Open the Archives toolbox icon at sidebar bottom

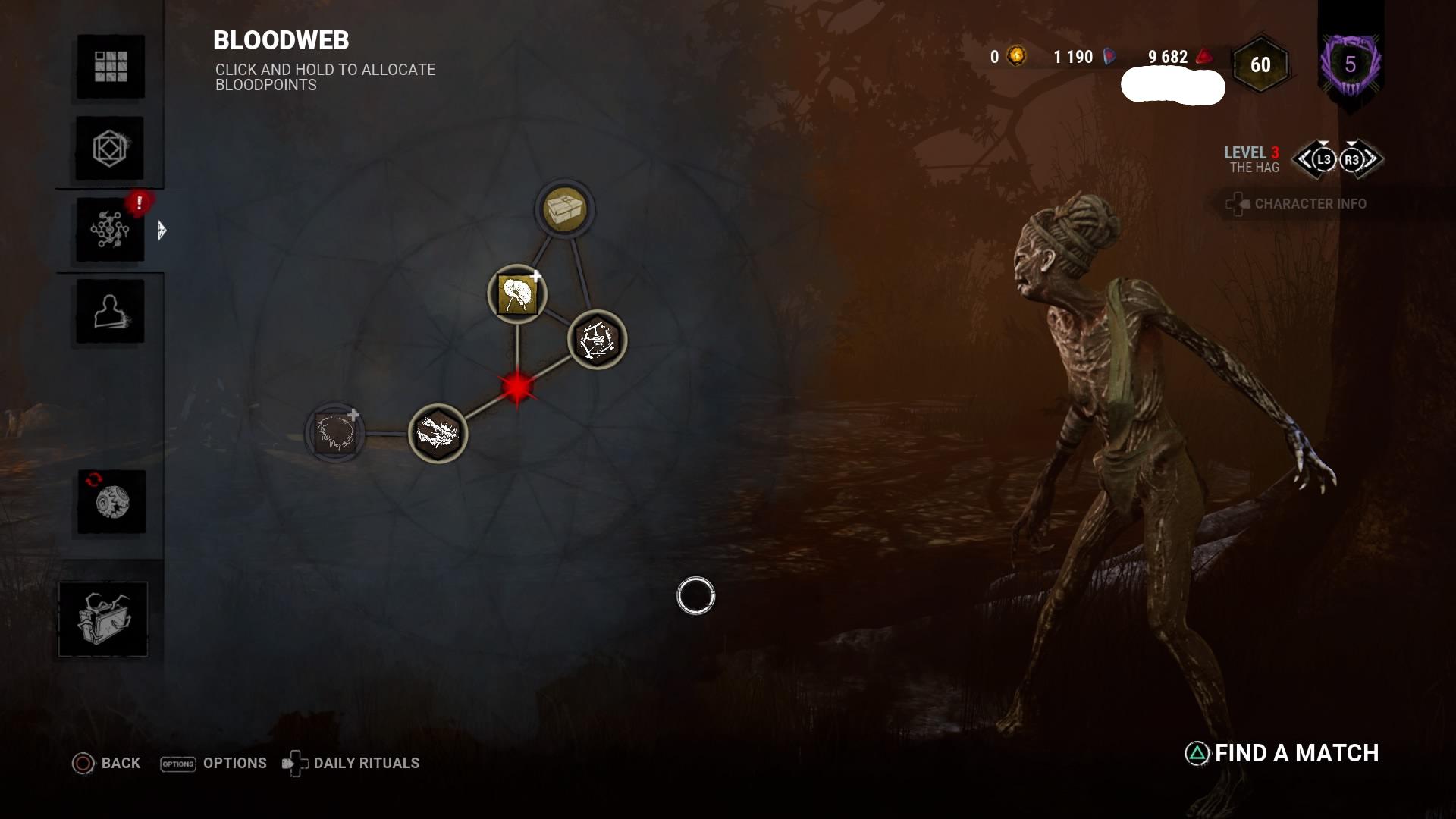pos(103,618)
